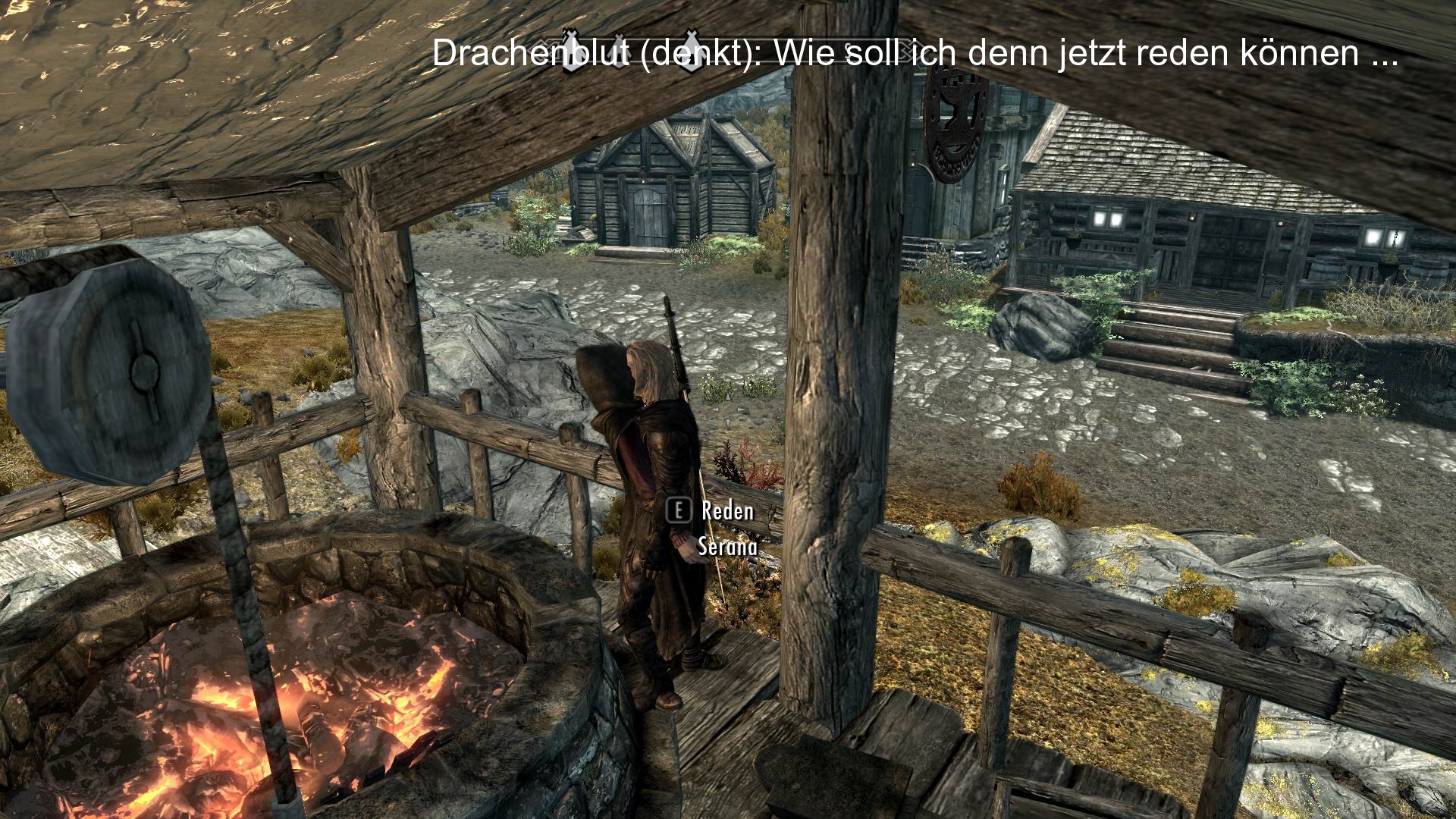This screenshot has width=1456, height=819.
Task: Select the large center quest marker icon
Action: [x=691, y=52]
